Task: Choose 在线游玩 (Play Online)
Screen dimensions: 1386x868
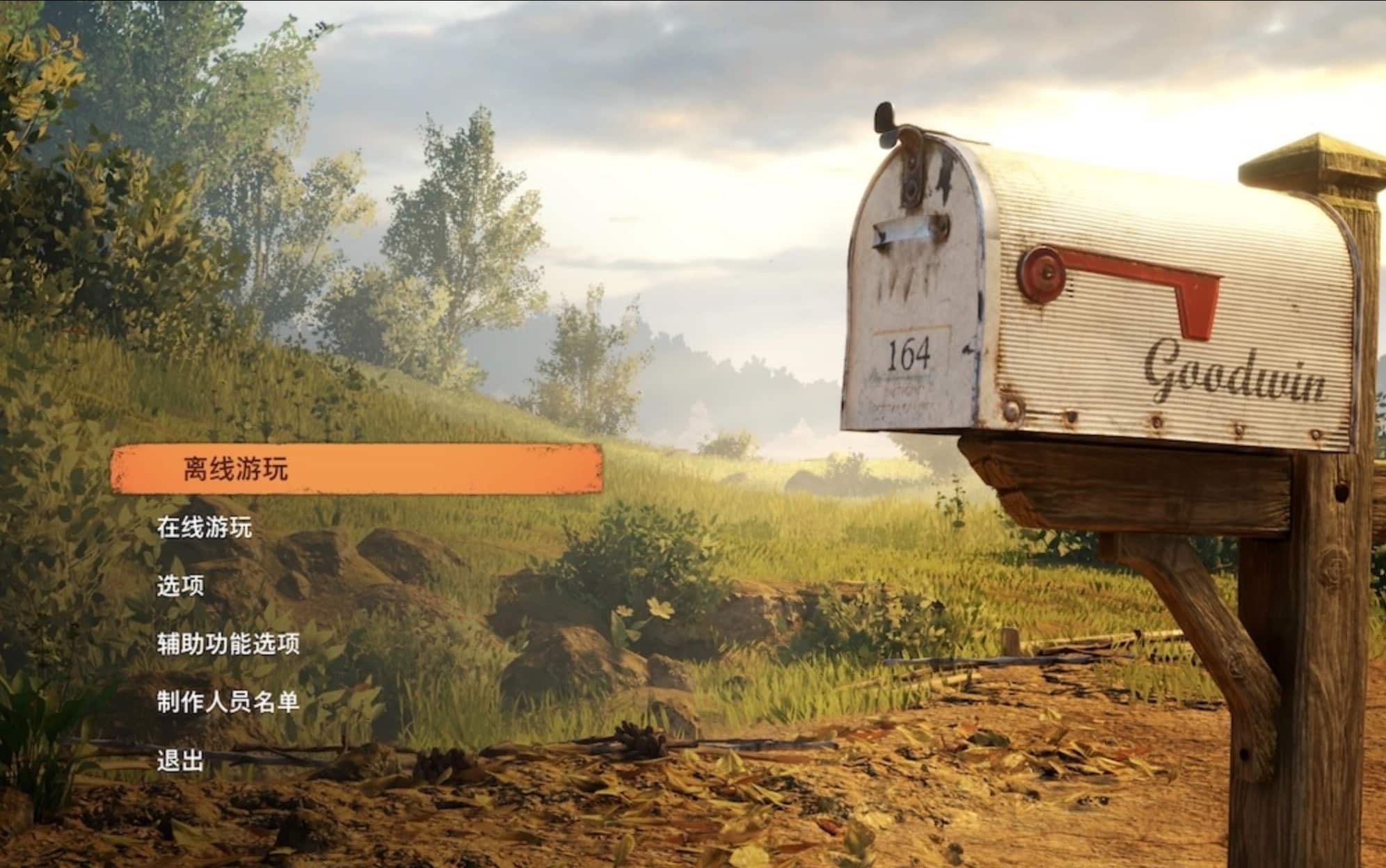Action: (204, 528)
